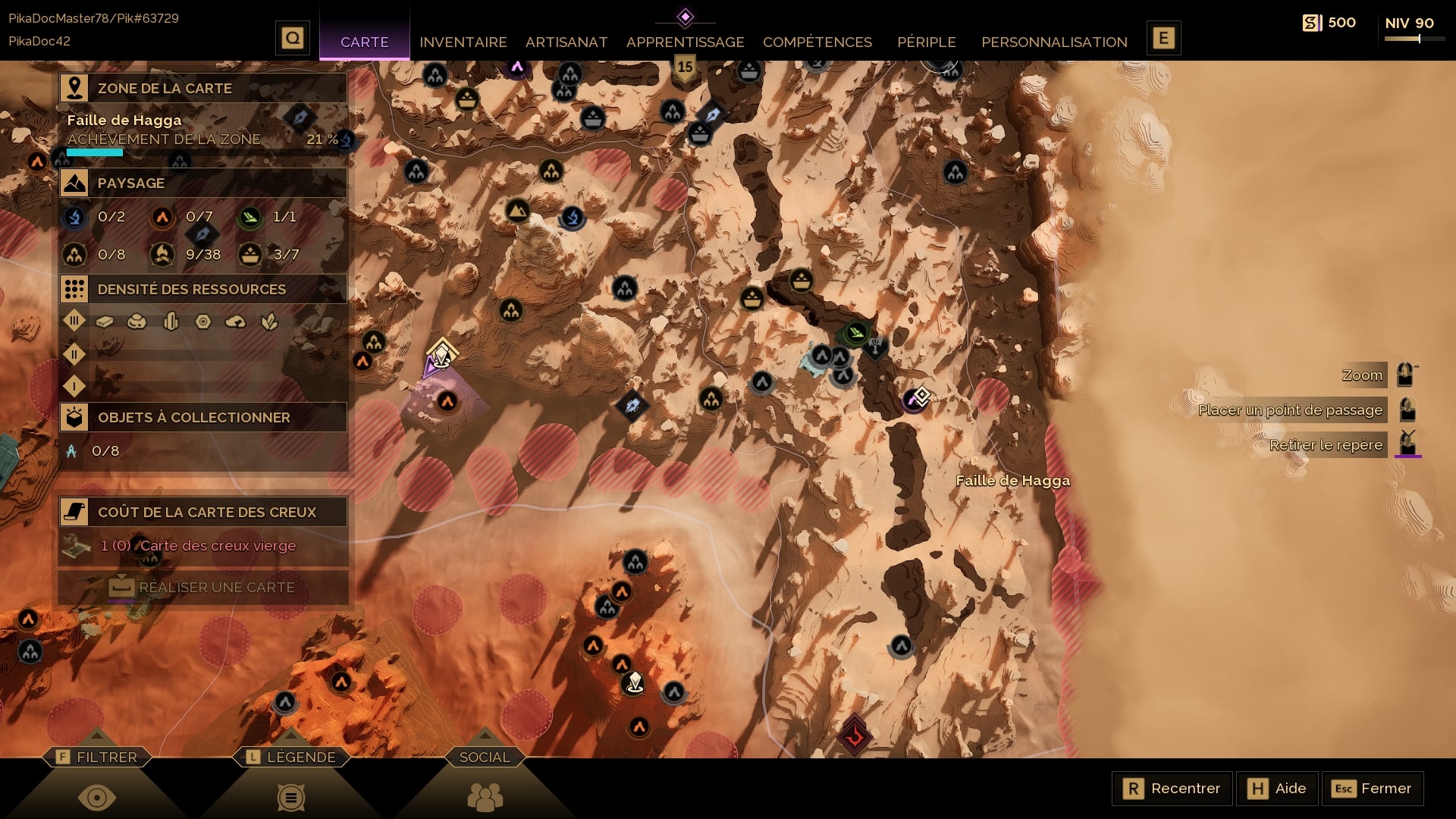Open the Périple tab
The width and height of the screenshot is (1456, 819).
point(926,42)
